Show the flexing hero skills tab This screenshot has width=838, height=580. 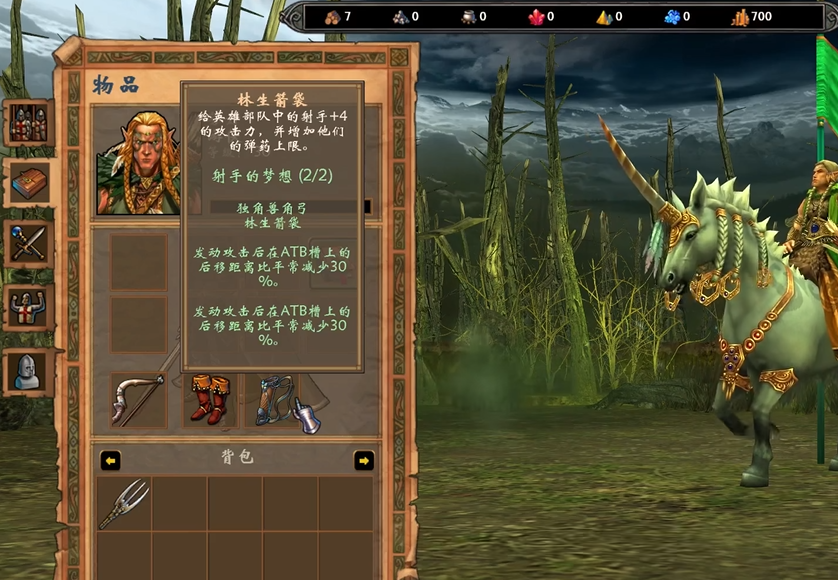point(27,306)
